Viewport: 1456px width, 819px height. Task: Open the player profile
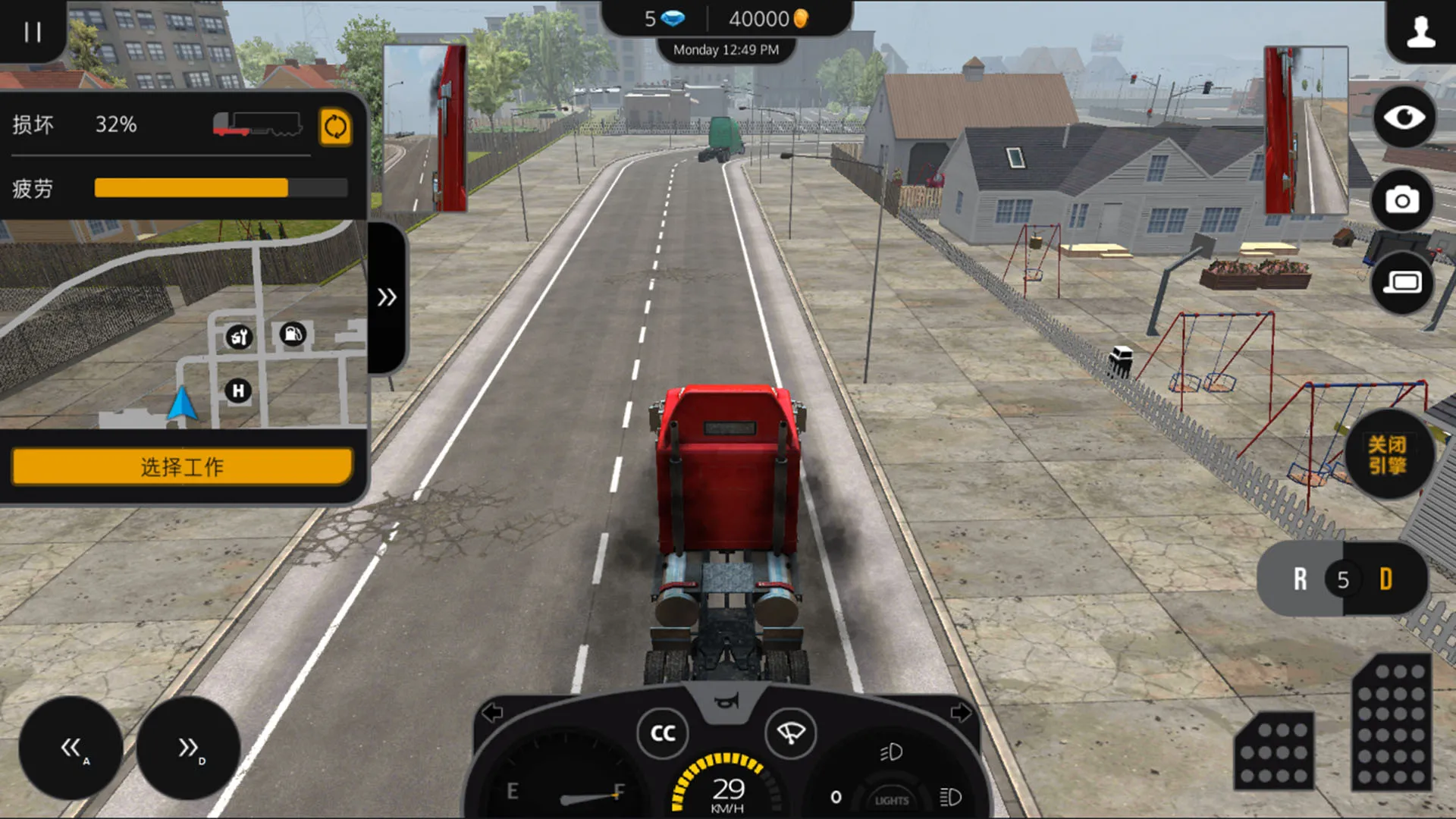(1420, 32)
